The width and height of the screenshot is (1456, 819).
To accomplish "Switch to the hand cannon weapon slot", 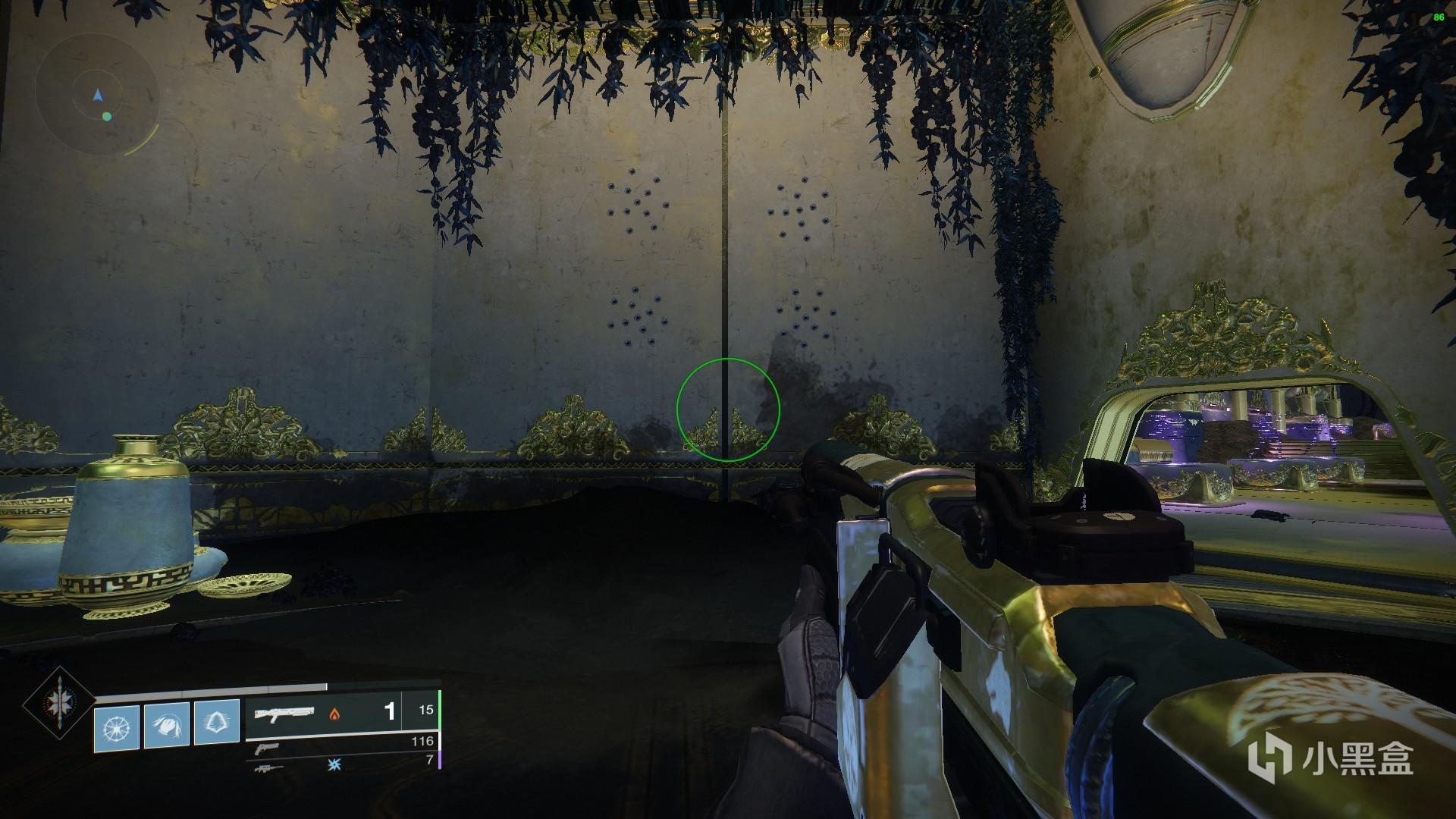I will (x=267, y=748).
